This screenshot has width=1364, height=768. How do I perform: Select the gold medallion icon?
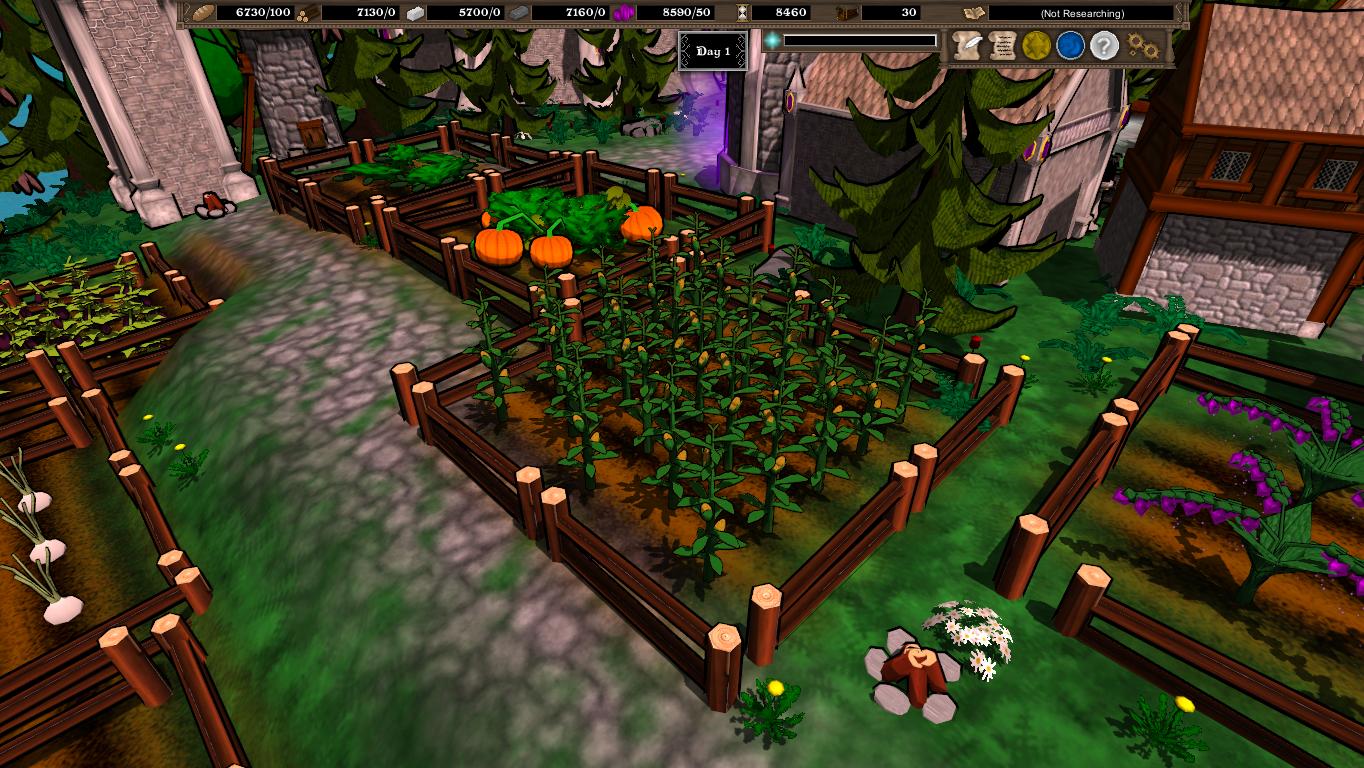coord(1035,44)
